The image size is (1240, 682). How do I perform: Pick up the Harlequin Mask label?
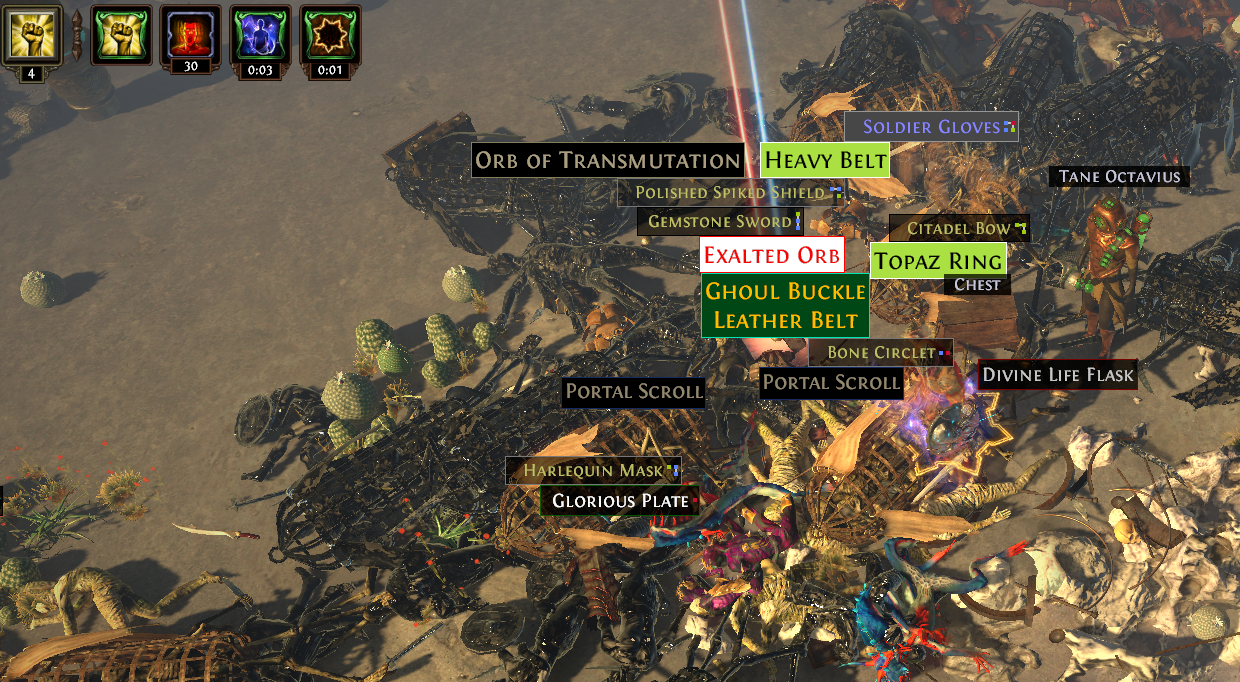click(593, 470)
